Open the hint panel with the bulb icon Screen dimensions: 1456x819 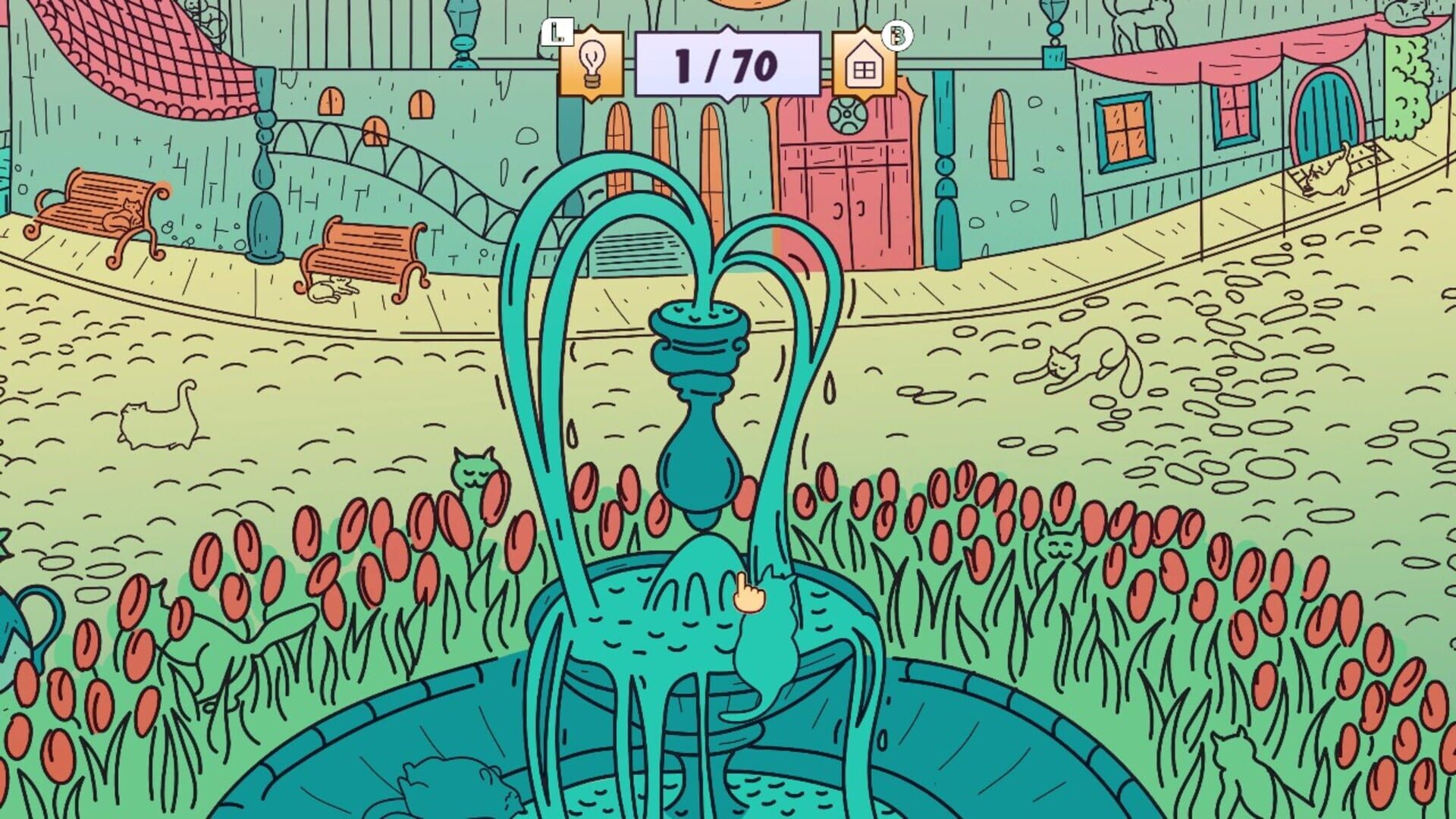595,64
